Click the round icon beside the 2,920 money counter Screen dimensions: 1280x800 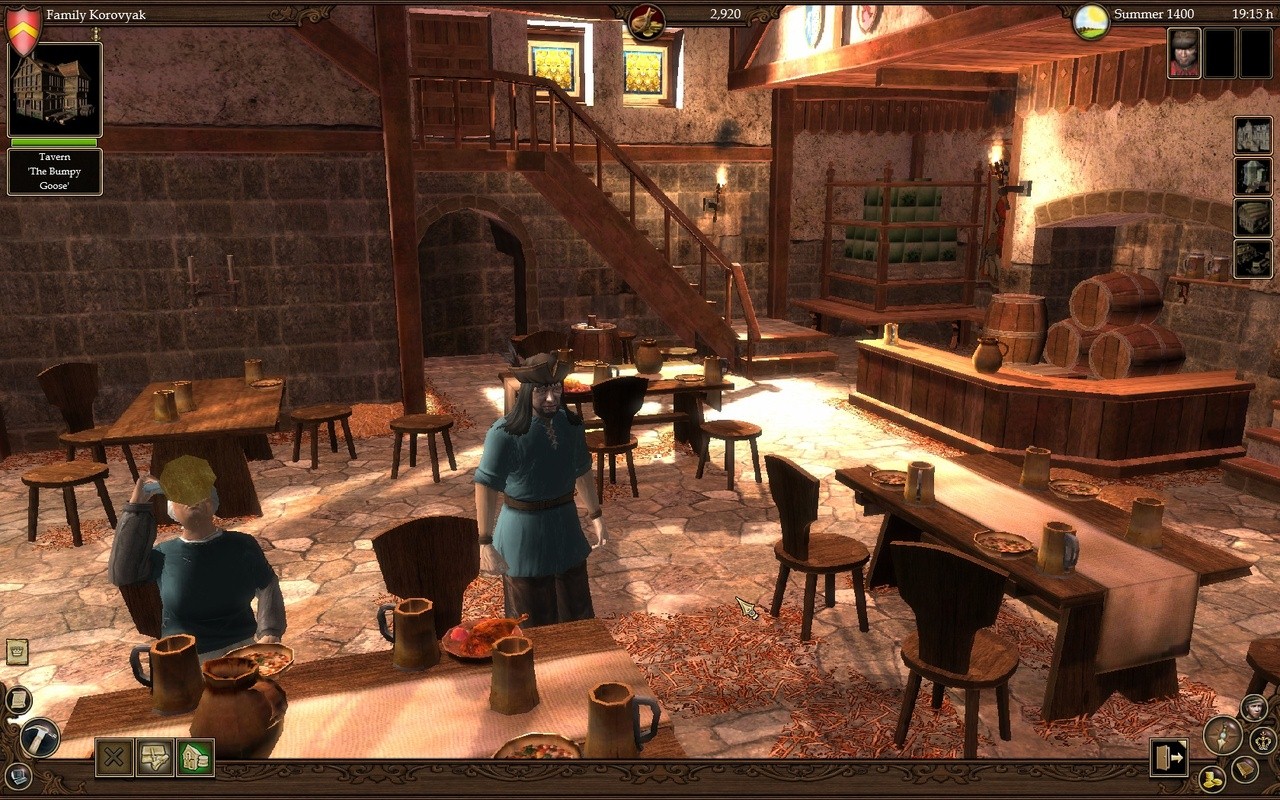646,20
